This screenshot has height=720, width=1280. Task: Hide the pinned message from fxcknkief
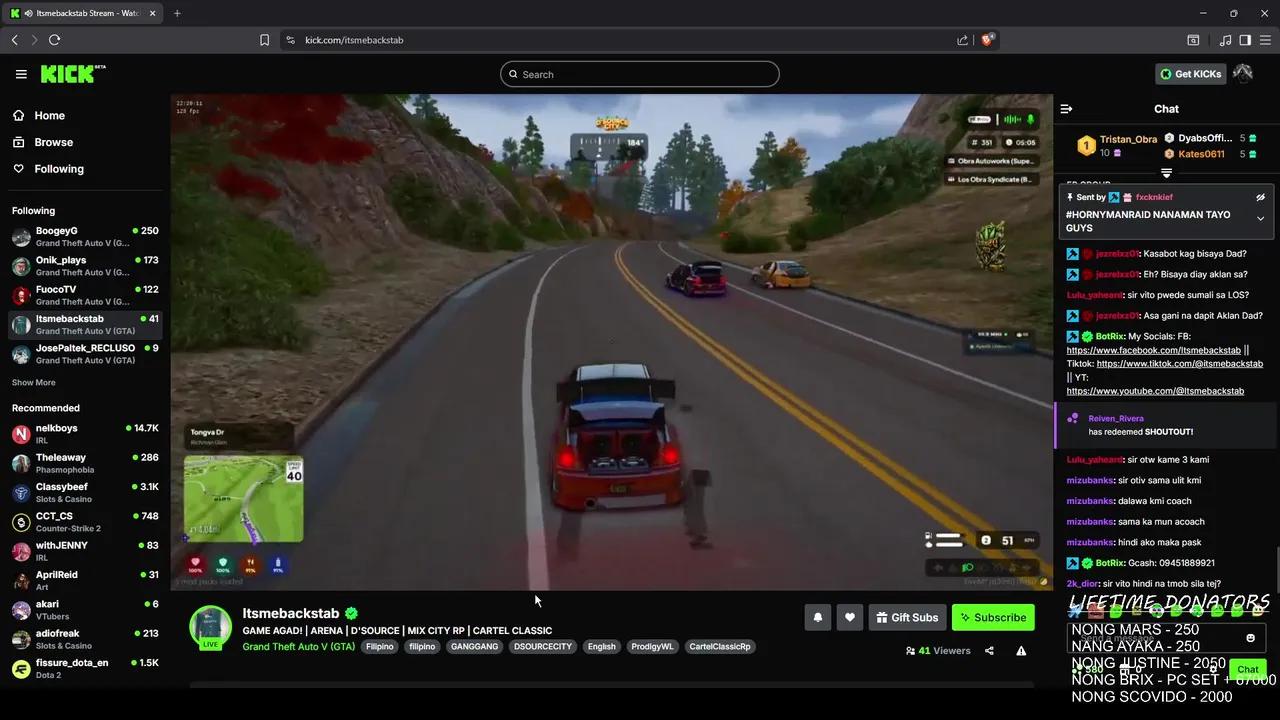[1260, 197]
